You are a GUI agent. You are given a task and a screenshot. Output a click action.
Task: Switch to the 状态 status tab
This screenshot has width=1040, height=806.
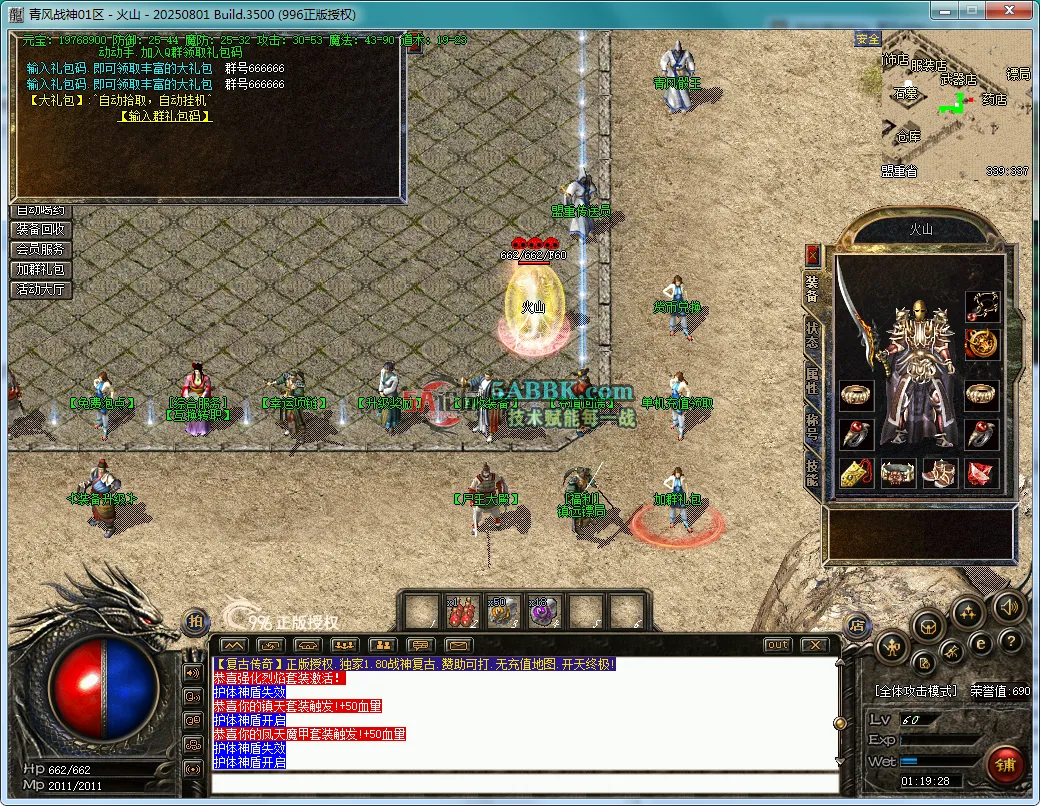point(812,334)
